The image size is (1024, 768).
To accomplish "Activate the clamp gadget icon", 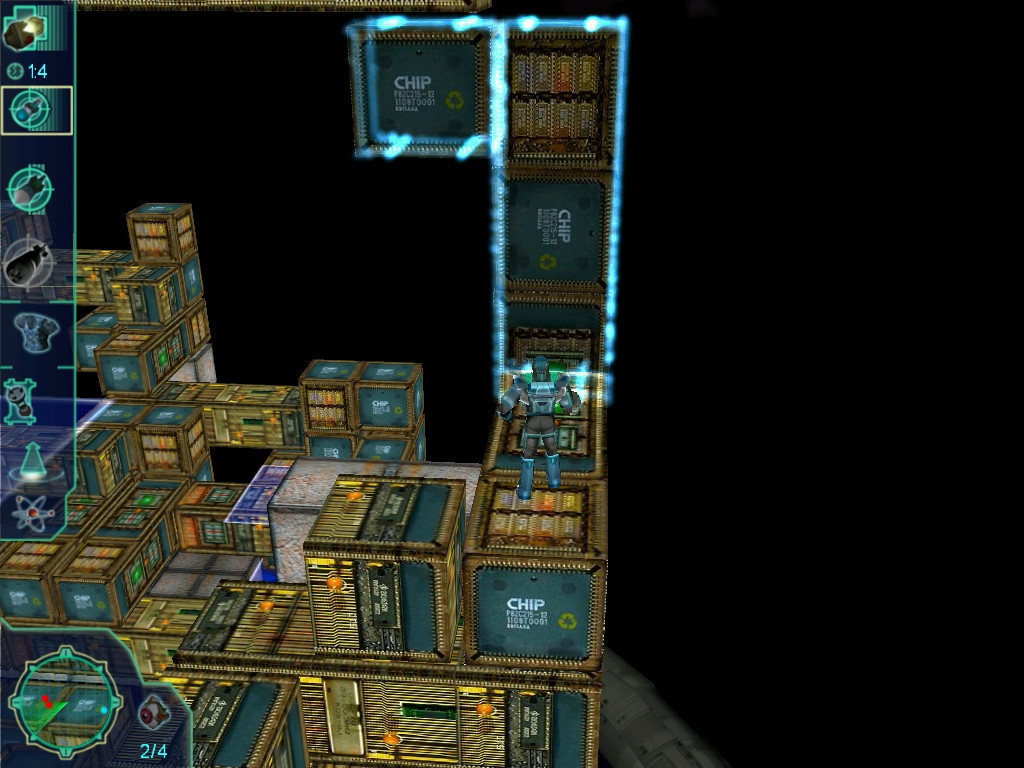I will point(21,400).
